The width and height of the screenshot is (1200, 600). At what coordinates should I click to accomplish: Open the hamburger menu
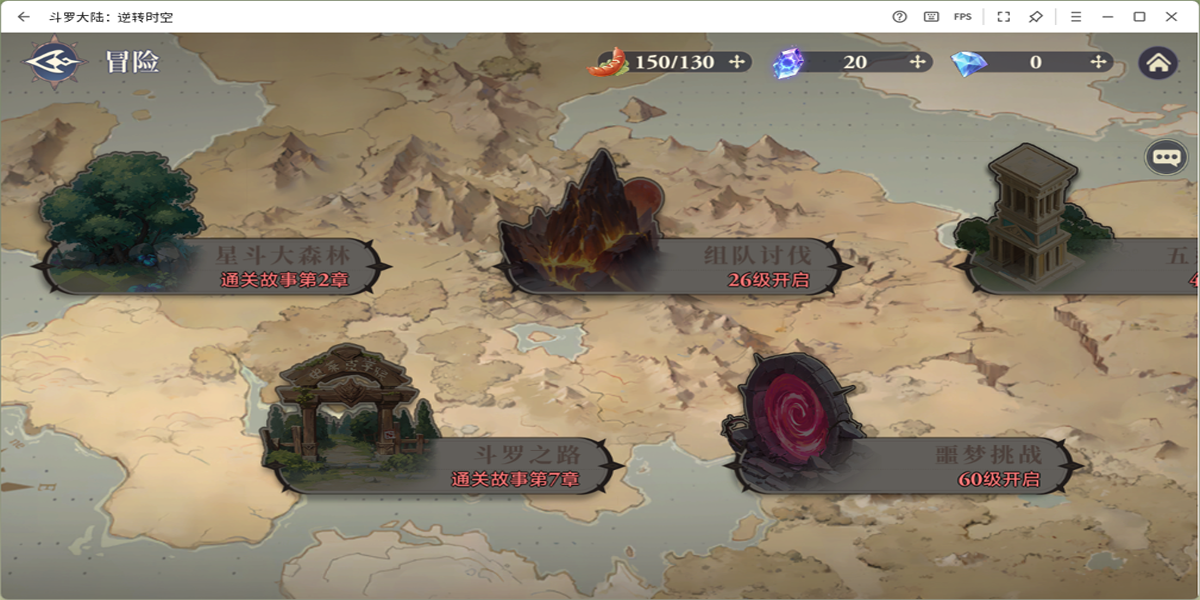(1076, 17)
